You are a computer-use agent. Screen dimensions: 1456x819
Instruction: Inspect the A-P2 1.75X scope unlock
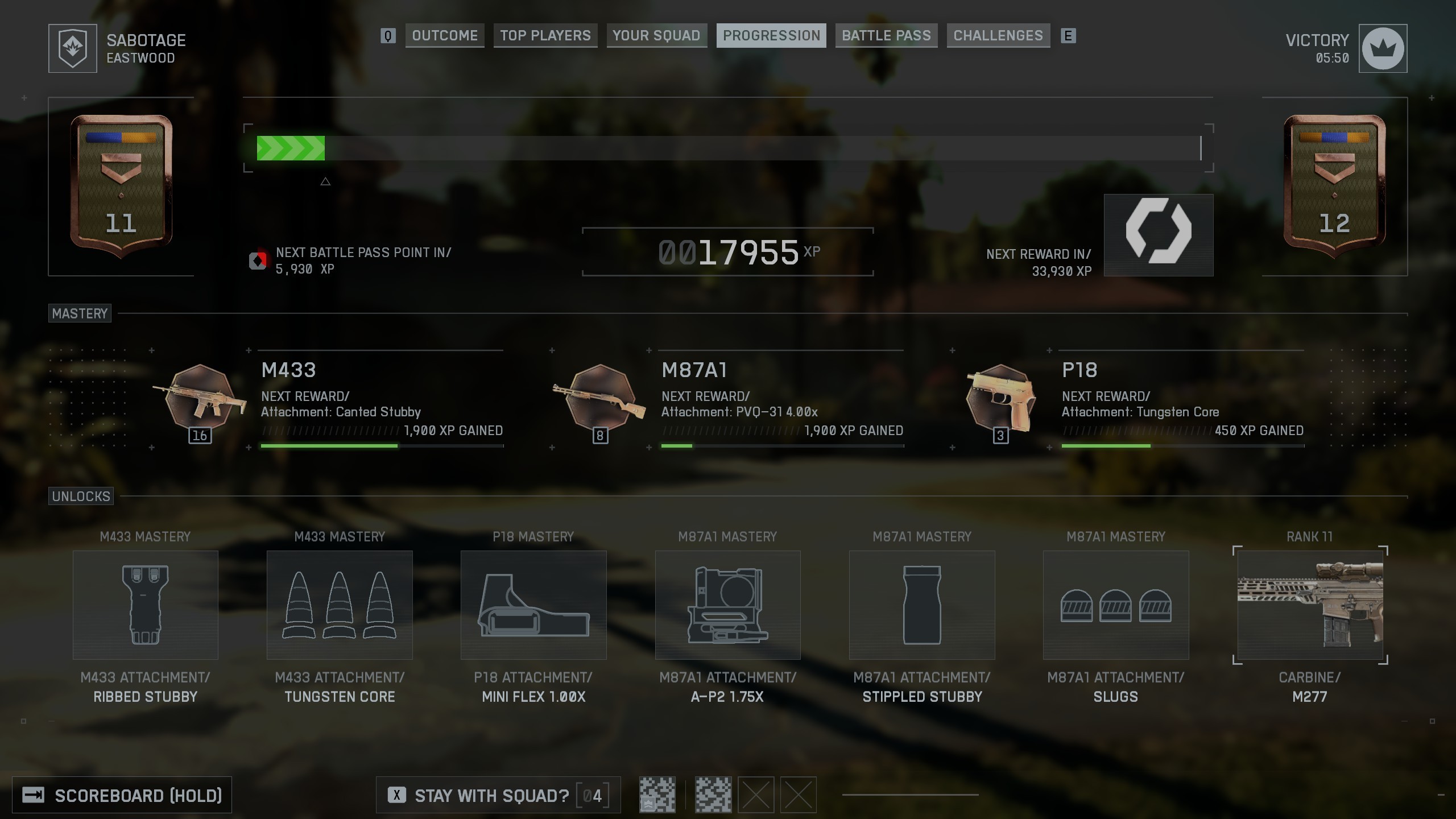pos(727,605)
